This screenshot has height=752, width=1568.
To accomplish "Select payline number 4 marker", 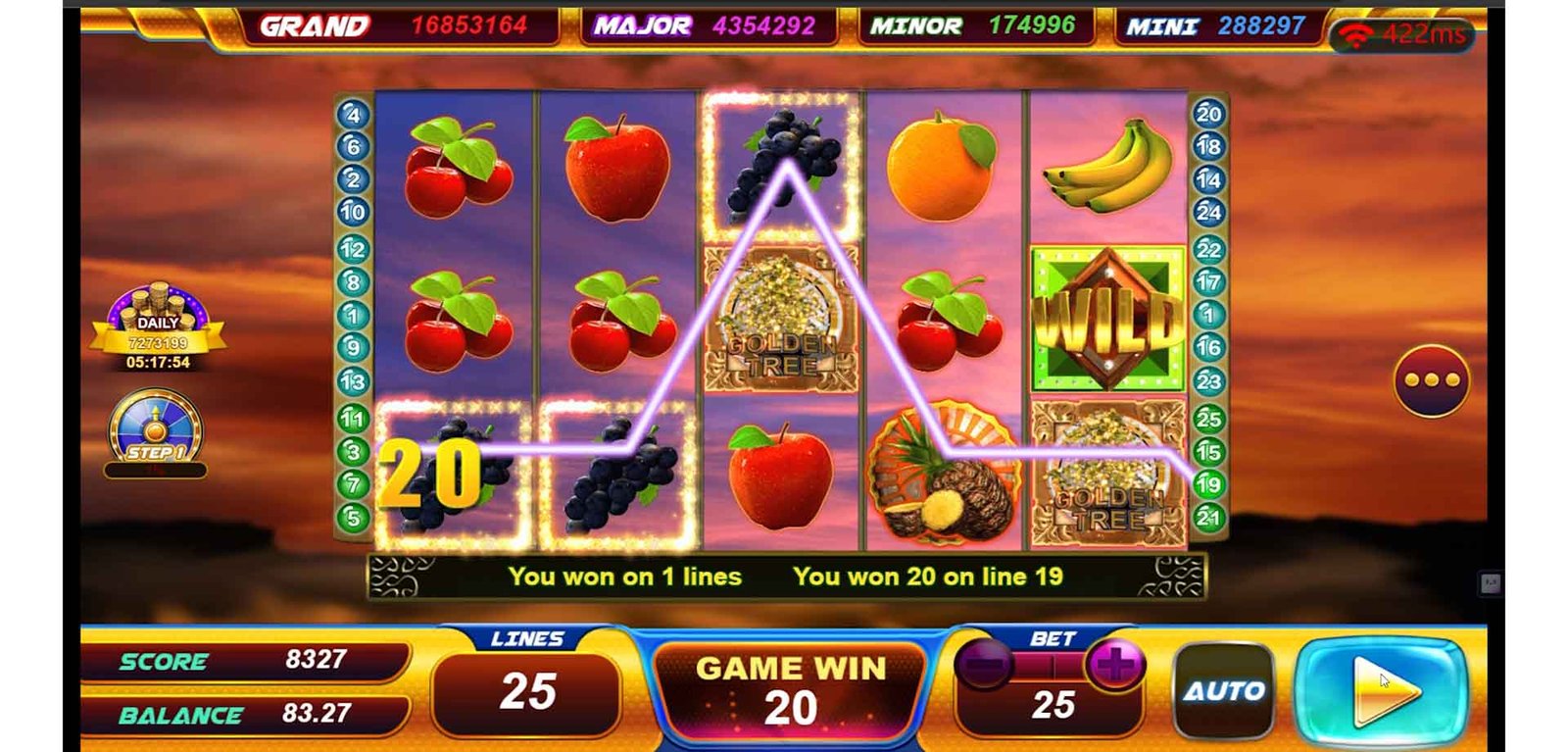I will coord(353,115).
